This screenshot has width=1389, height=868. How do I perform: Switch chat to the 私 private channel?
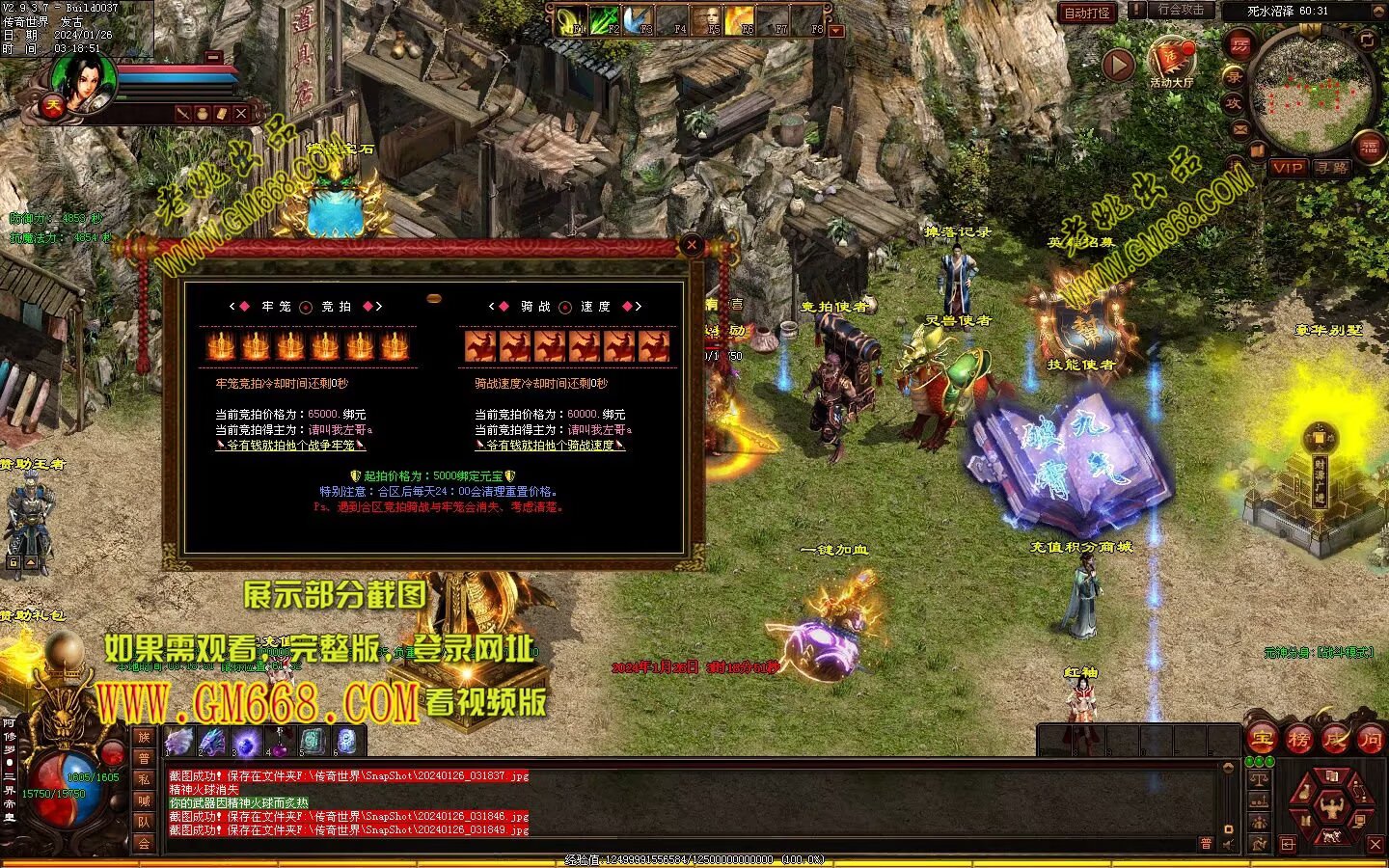tap(144, 779)
